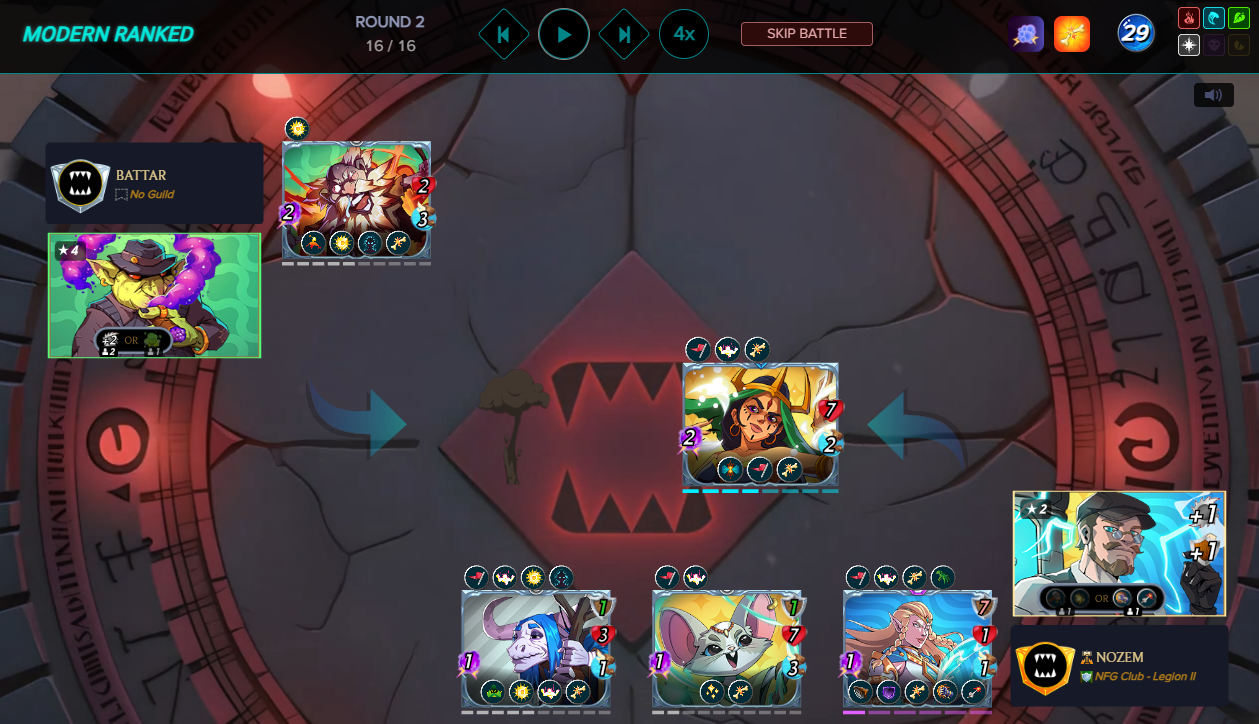Image resolution: width=1259 pixels, height=724 pixels.
Task: Show the orange burst ruleset icon details
Action: tap(1071, 34)
